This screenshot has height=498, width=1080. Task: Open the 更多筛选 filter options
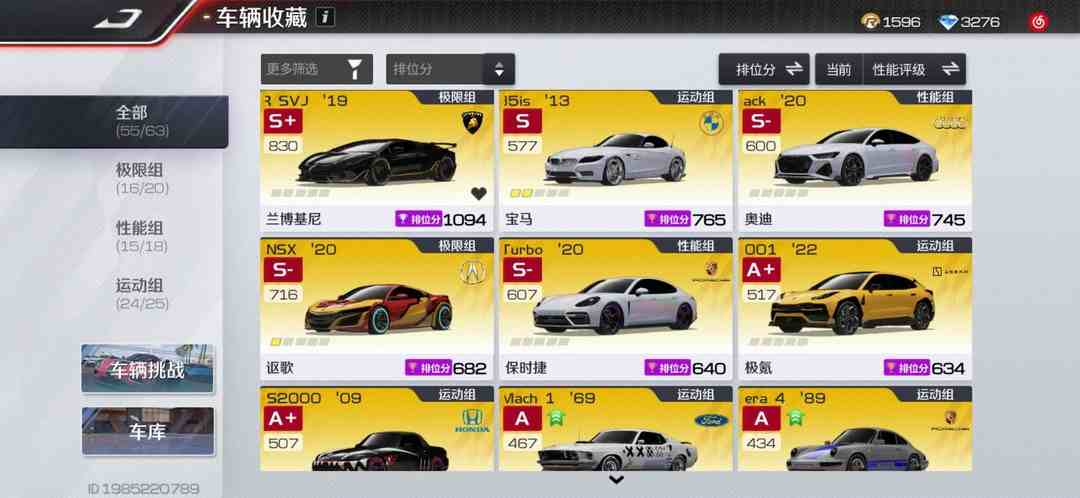click(x=316, y=69)
